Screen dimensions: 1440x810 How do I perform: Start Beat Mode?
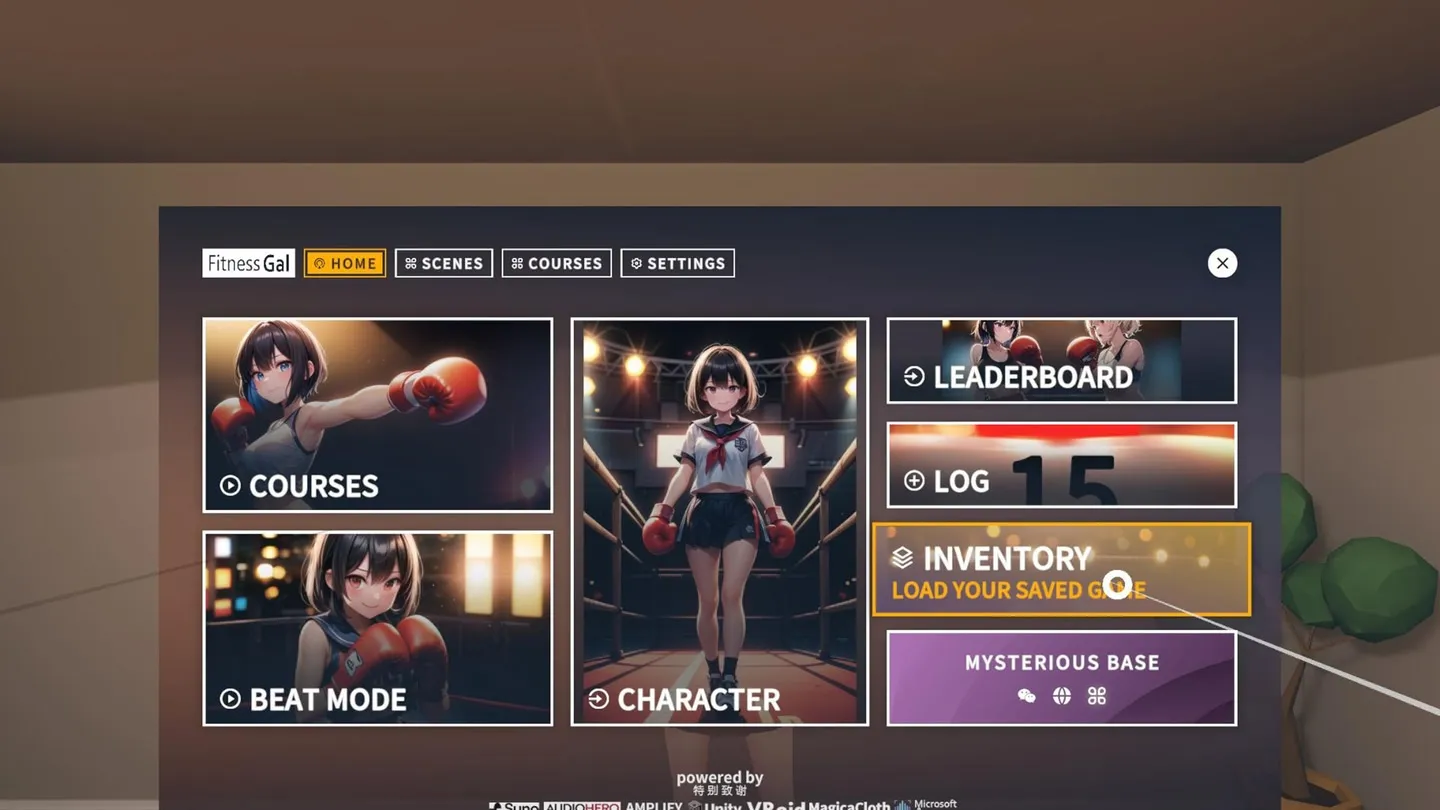pyautogui.click(x=377, y=628)
